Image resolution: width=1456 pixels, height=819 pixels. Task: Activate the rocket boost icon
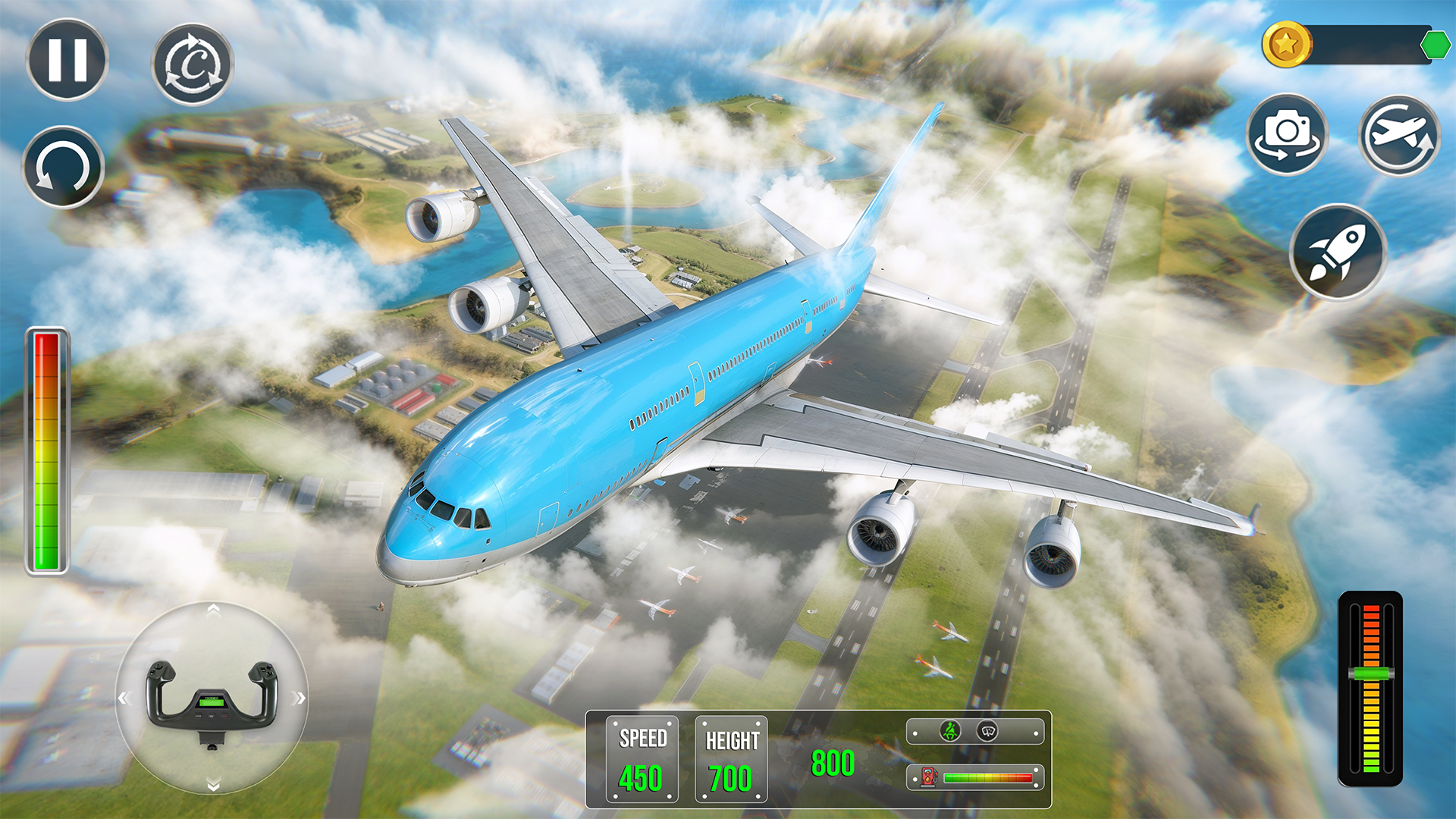click(x=1338, y=252)
